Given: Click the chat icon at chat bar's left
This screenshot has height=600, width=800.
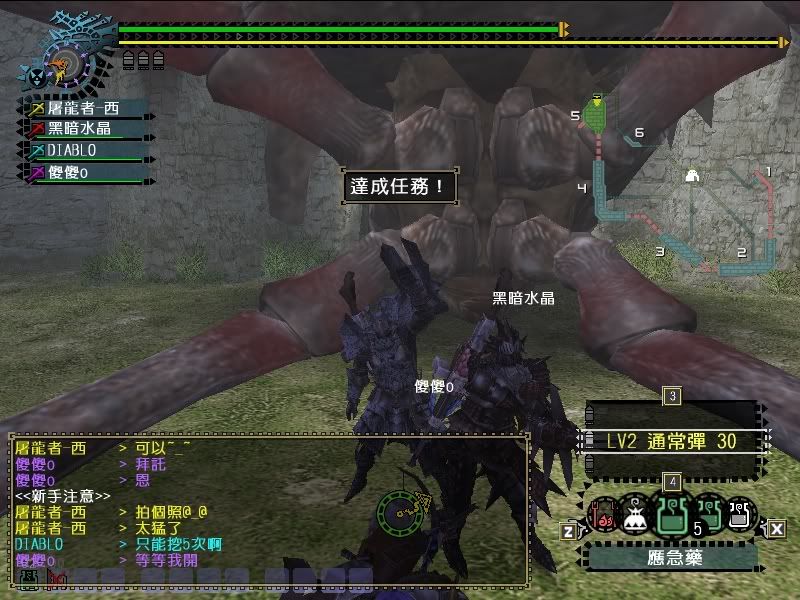Looking at the screenshot, I should [x=28, y=577].
